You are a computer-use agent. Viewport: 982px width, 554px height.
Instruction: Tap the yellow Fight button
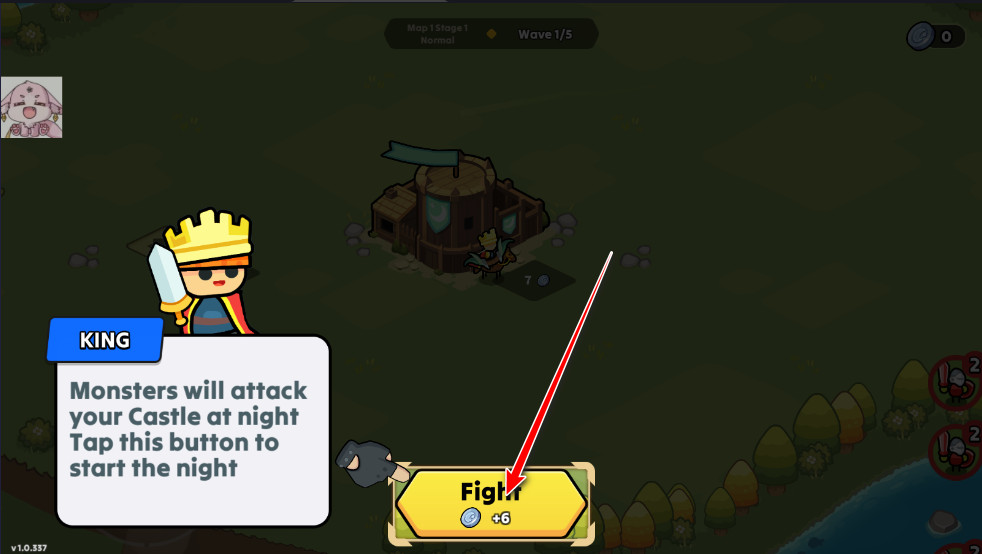(x=490, y=503)
